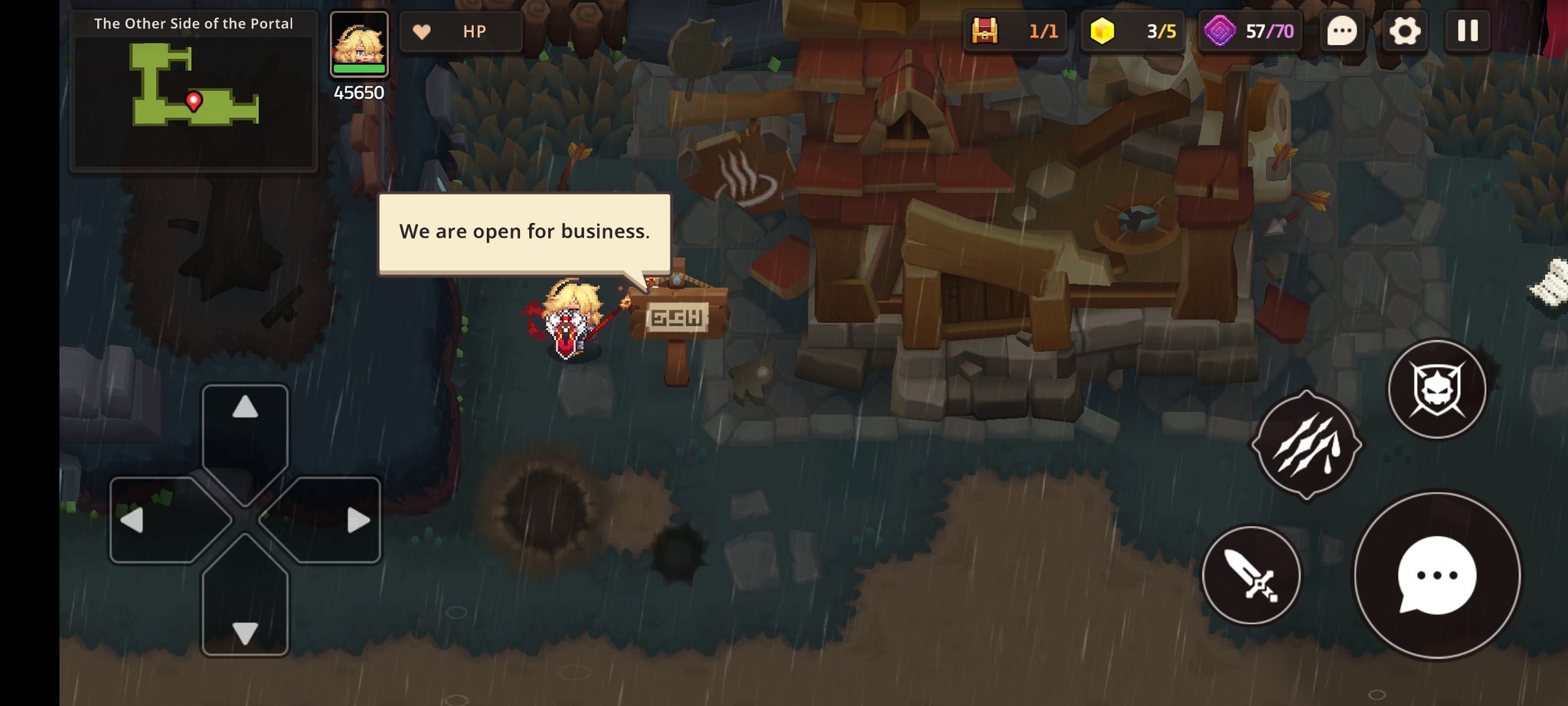Select the blonde hero portrait
Screen dimensions: 1568x706
(359, 44)
